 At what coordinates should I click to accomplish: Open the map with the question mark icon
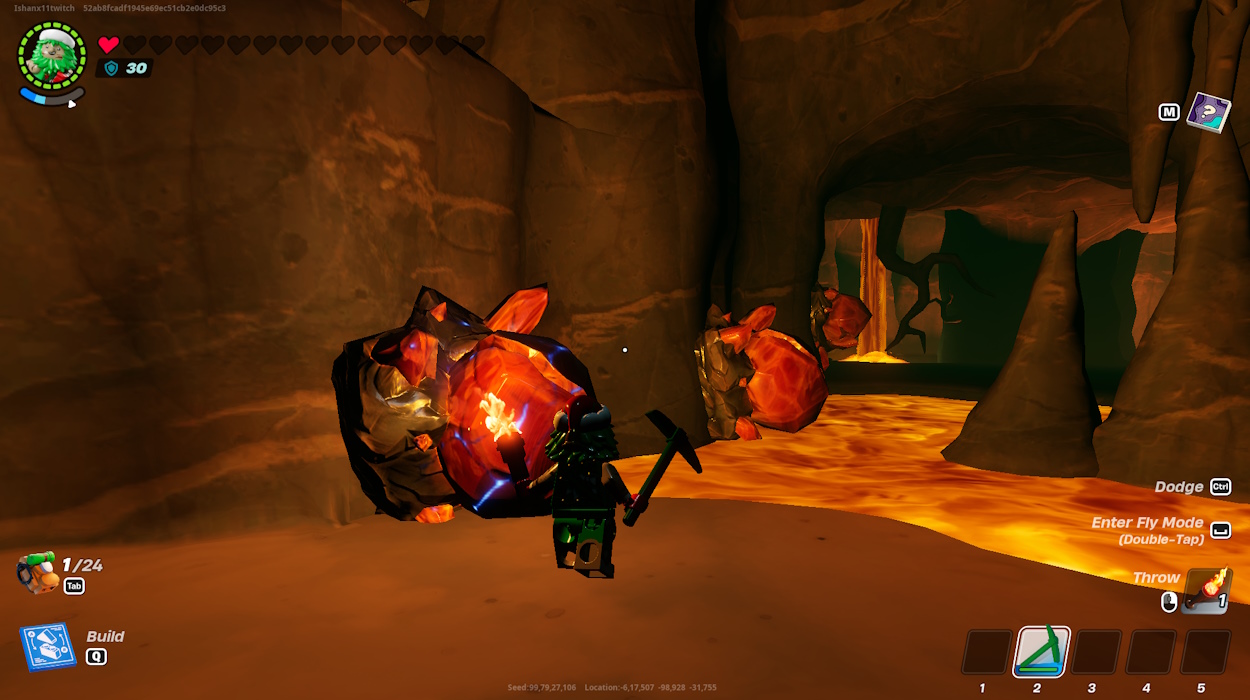coord(1208,112)
